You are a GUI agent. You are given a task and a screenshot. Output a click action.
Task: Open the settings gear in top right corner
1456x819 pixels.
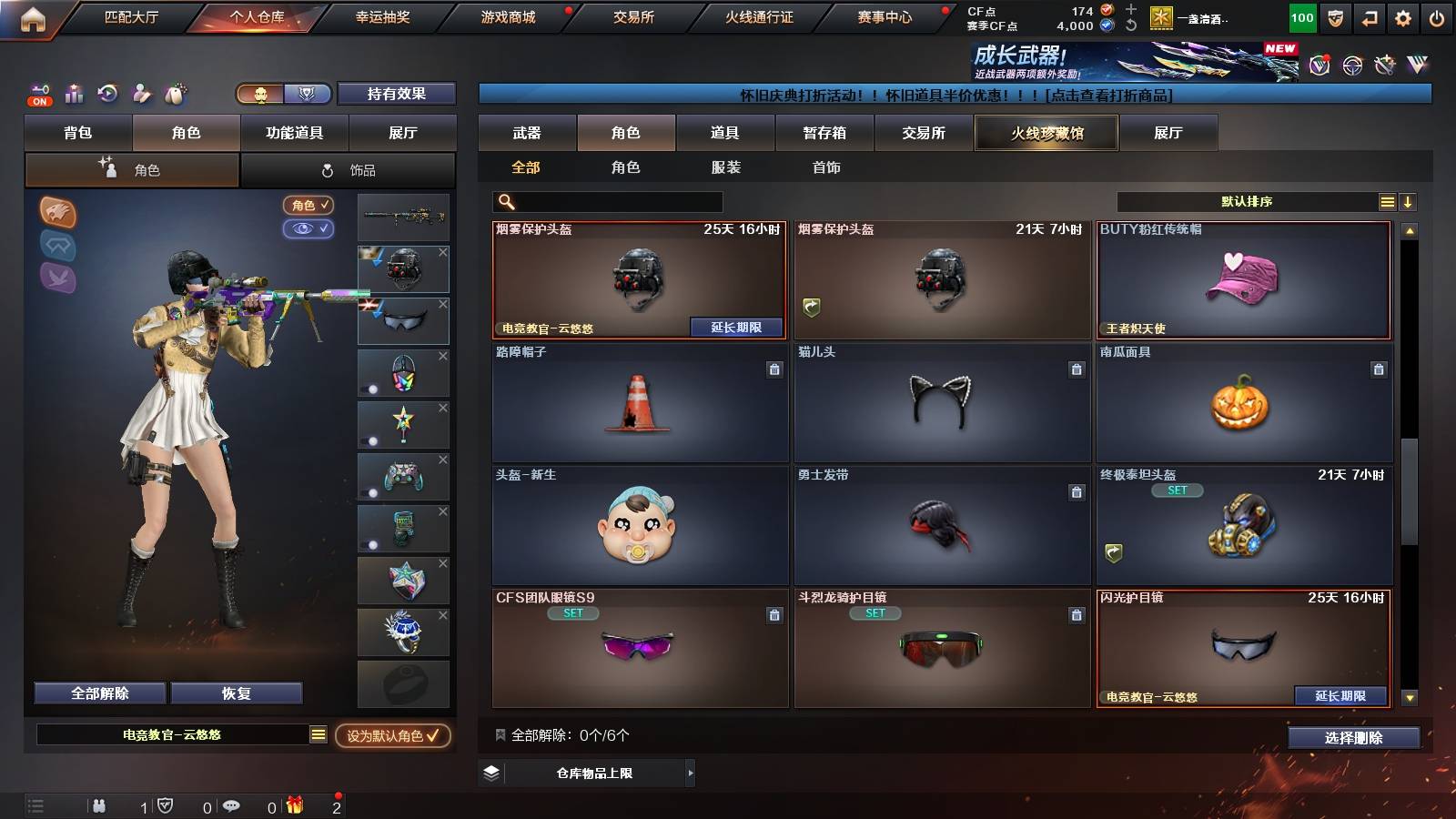pyautogui.click(x=1403, y=16)
